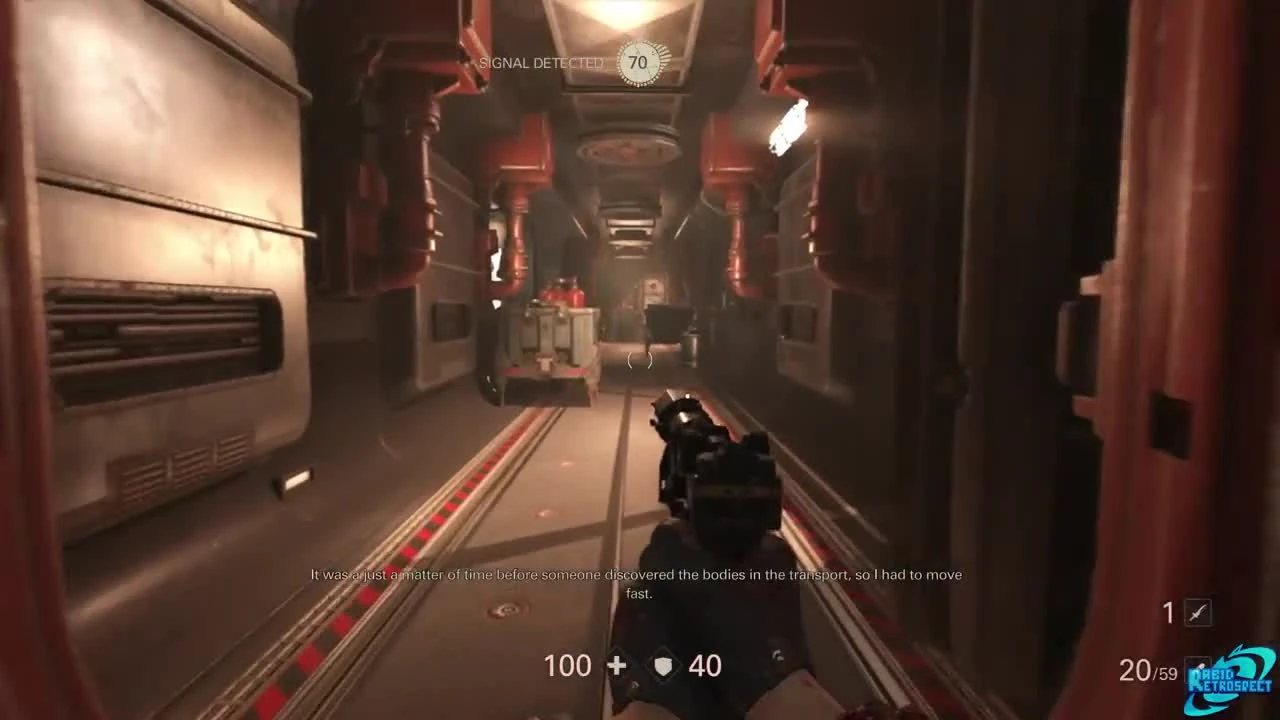
Task: Click the SIGNAL DETECTED label
Action: [x=541, y=63]
